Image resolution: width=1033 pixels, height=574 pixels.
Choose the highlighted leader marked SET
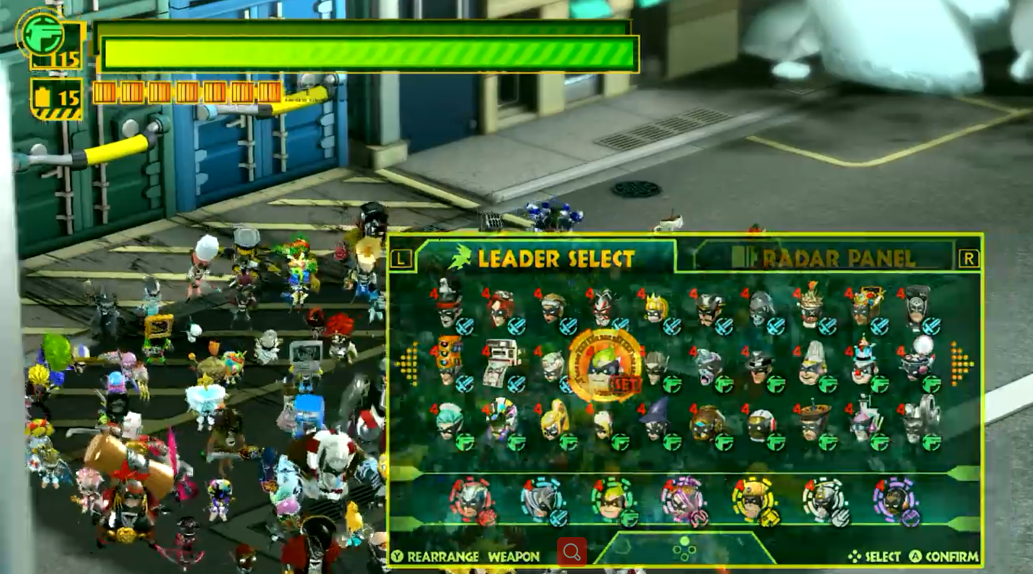(604, 365)
